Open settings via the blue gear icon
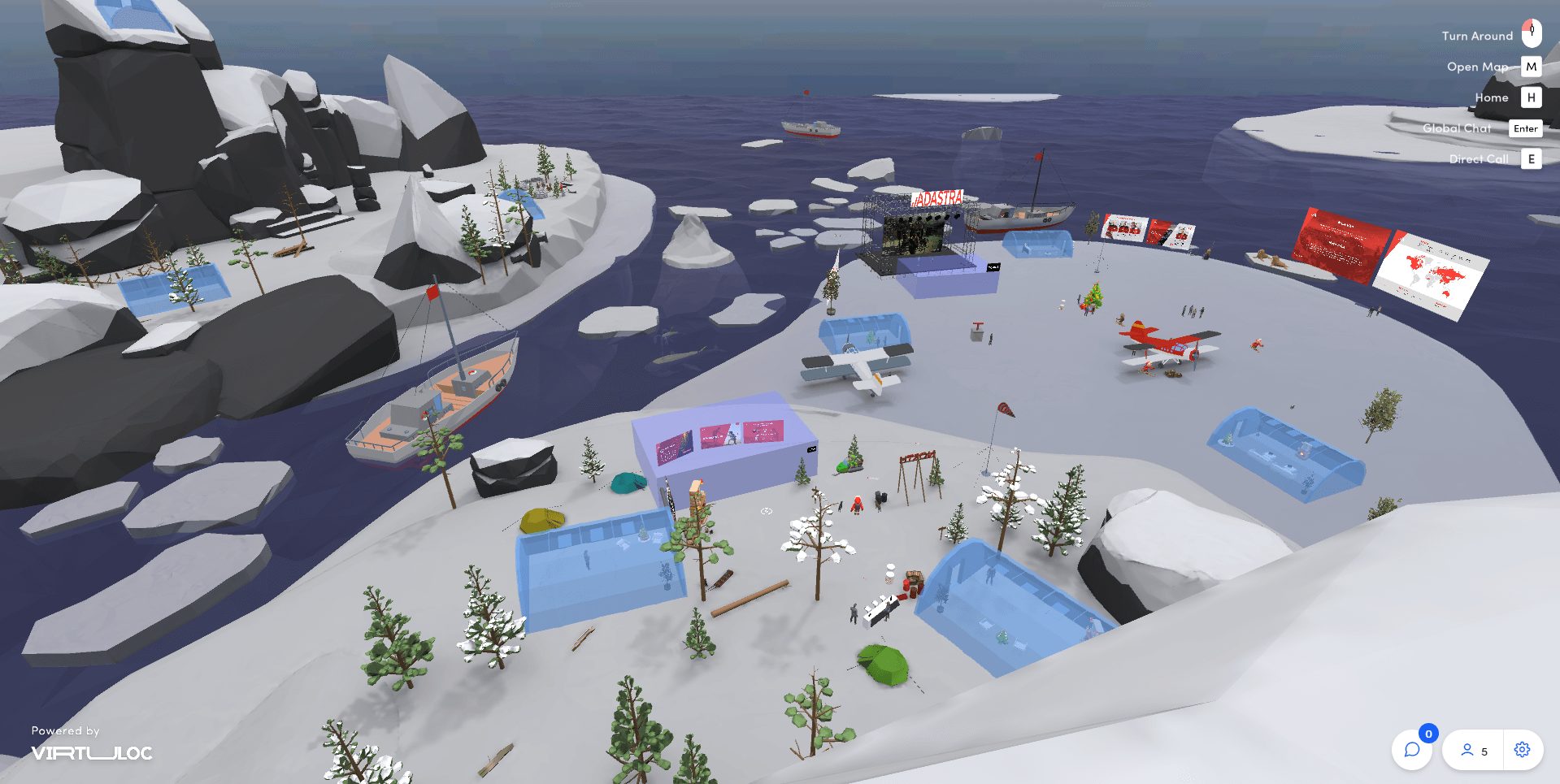The image size is (1560, 784). pos(1521,750)
